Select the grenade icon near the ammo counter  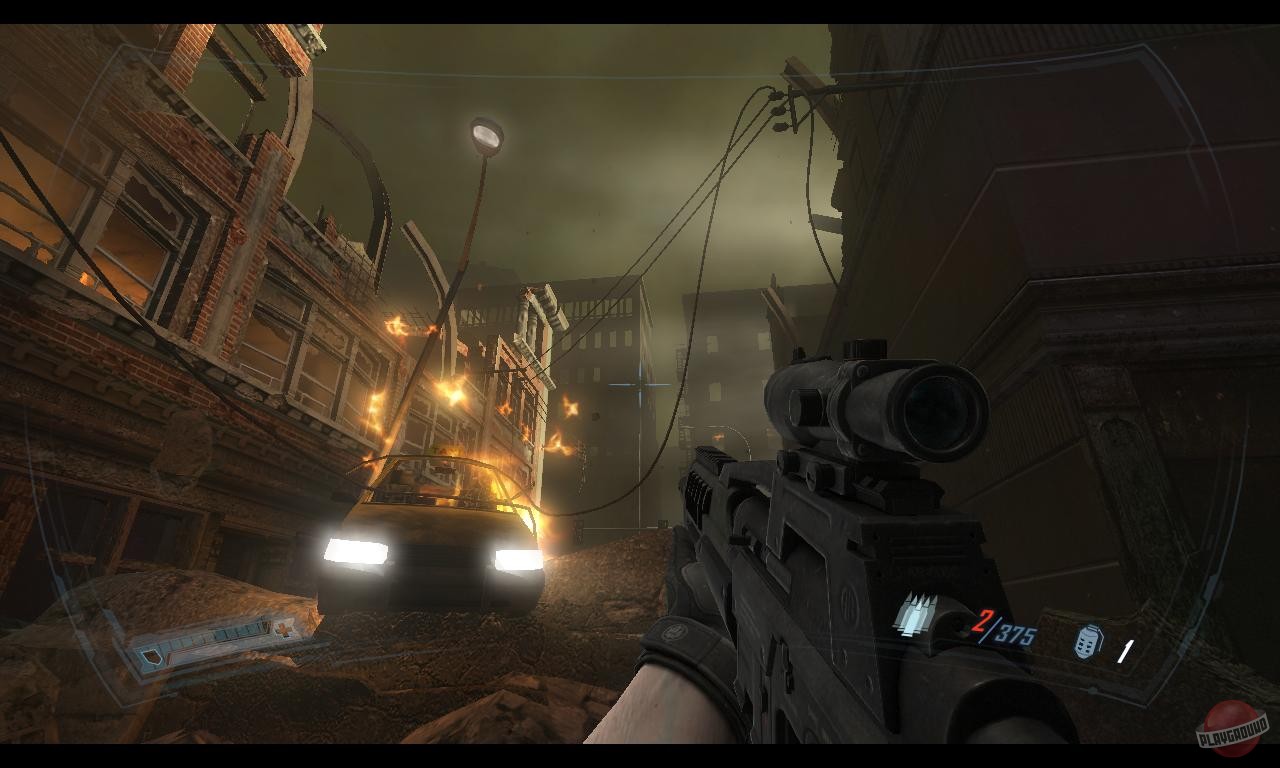point(1087,643)
